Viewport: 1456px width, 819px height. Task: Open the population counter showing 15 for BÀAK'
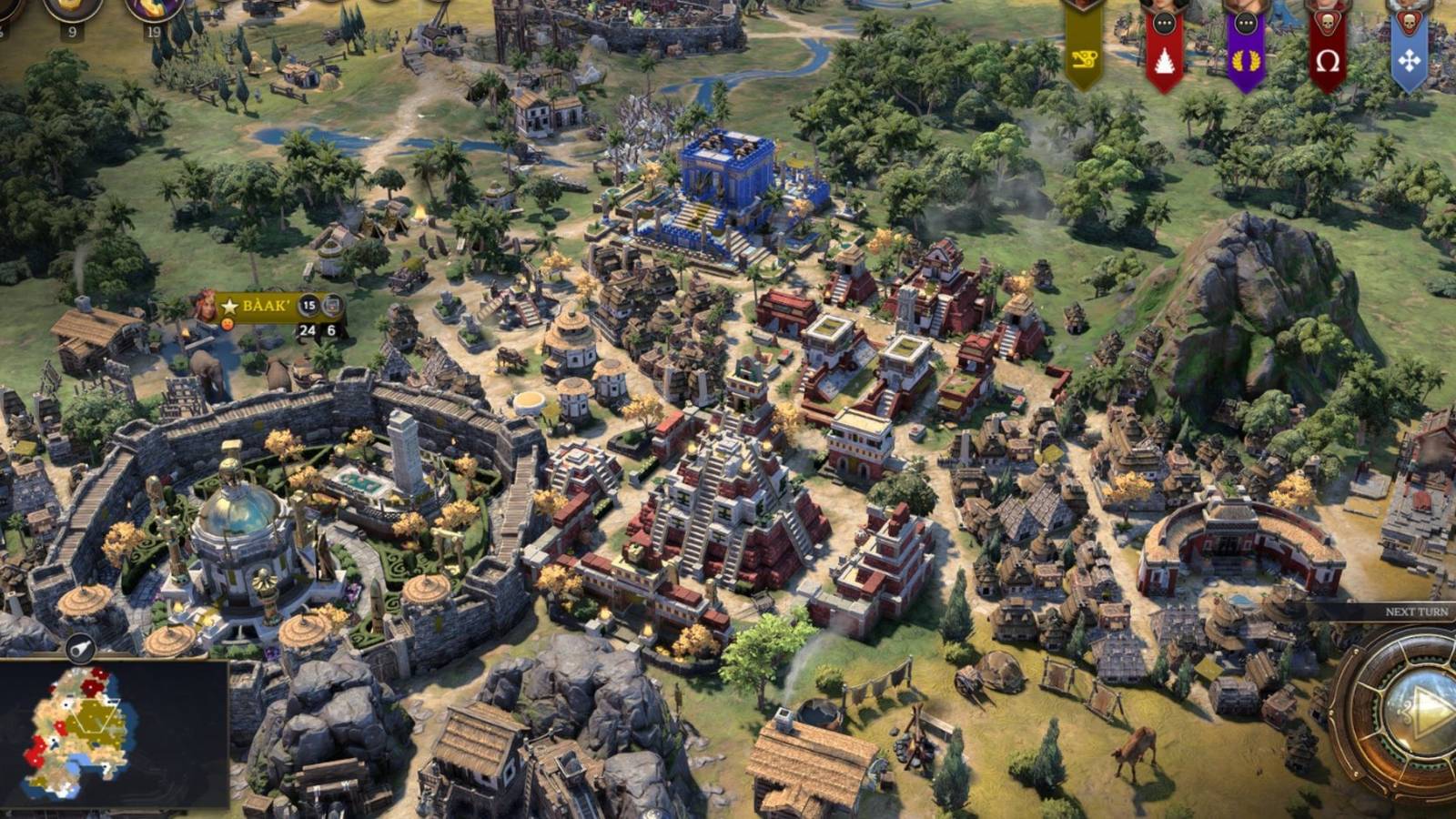coord(309,306)
